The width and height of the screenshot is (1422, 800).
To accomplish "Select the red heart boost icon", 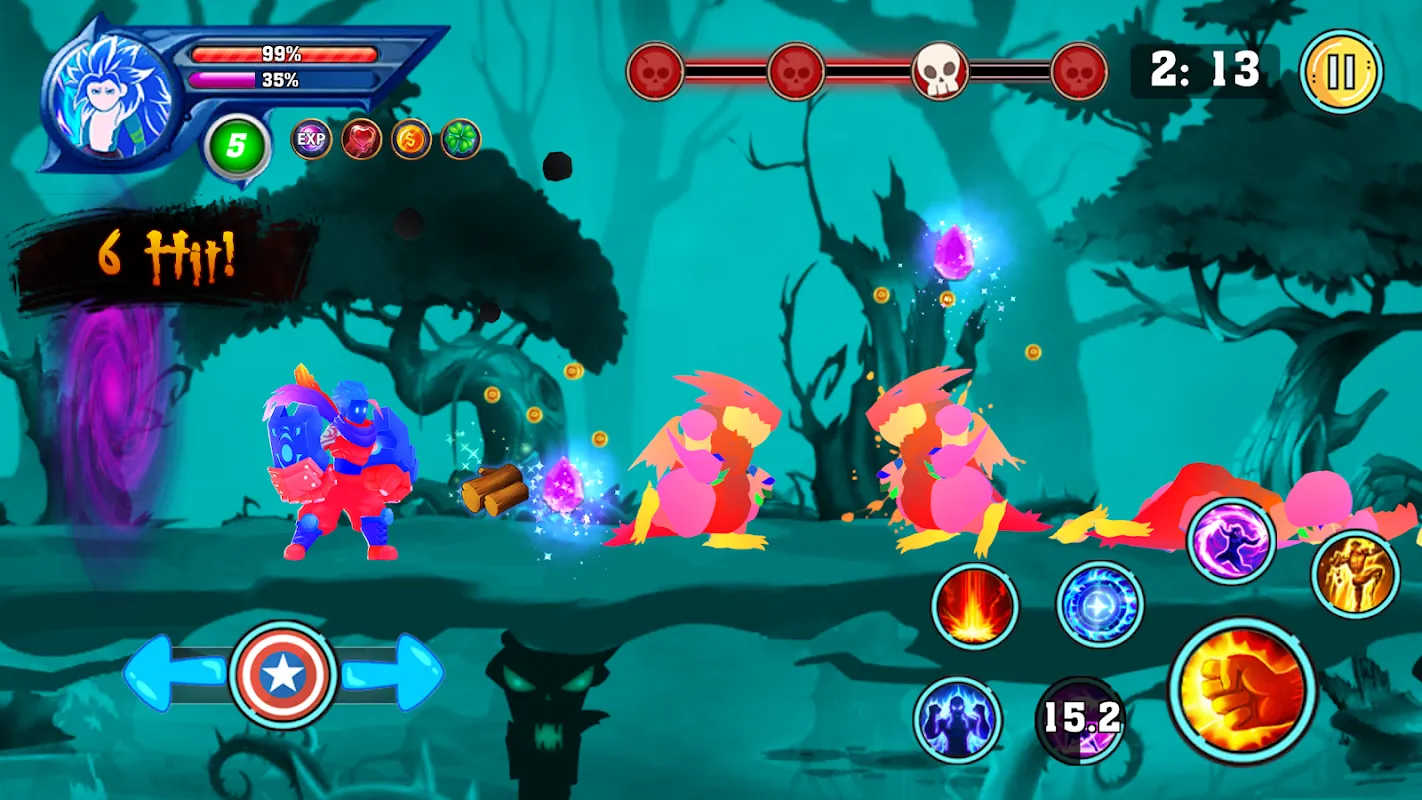I will pos(362,139).
